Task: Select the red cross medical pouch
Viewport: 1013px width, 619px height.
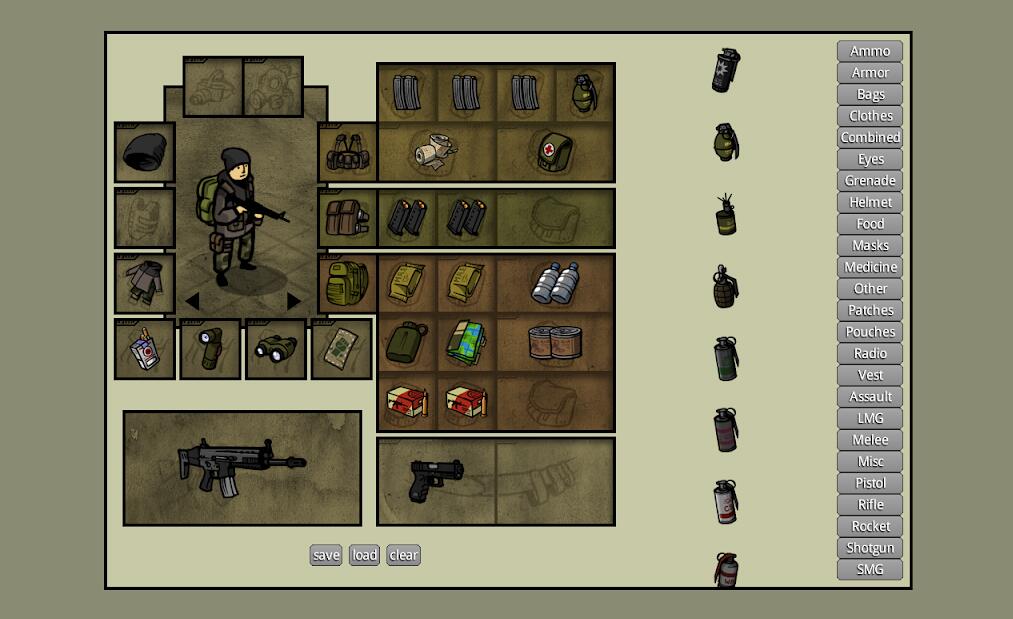Action: [554, 152]
